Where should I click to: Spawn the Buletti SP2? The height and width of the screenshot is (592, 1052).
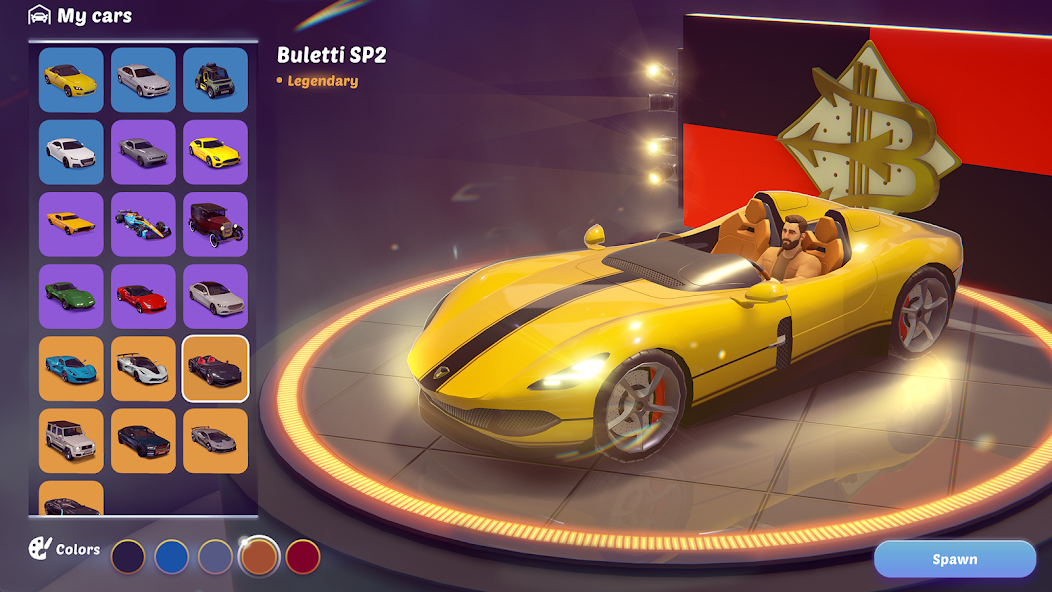pos(954,559)
